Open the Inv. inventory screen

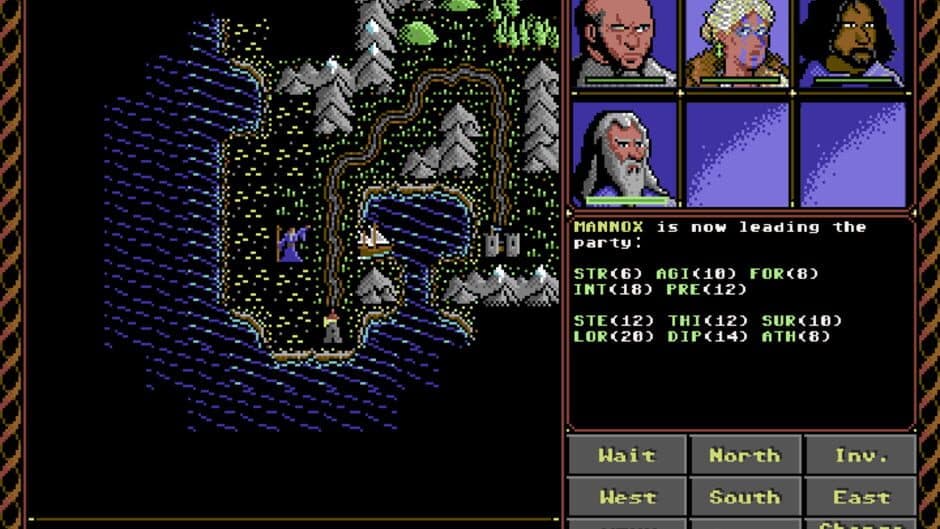pos(860,455)
